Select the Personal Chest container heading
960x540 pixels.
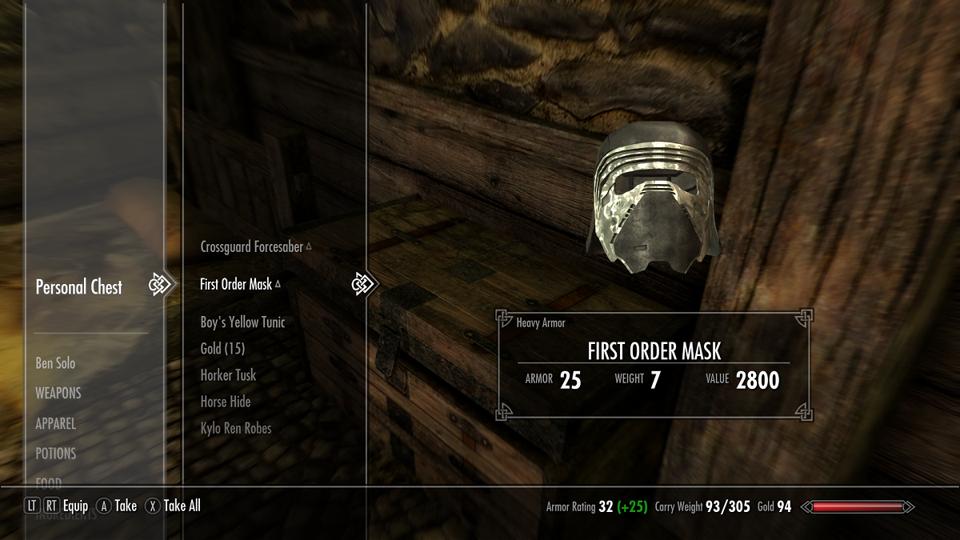[x=79, y=287]
